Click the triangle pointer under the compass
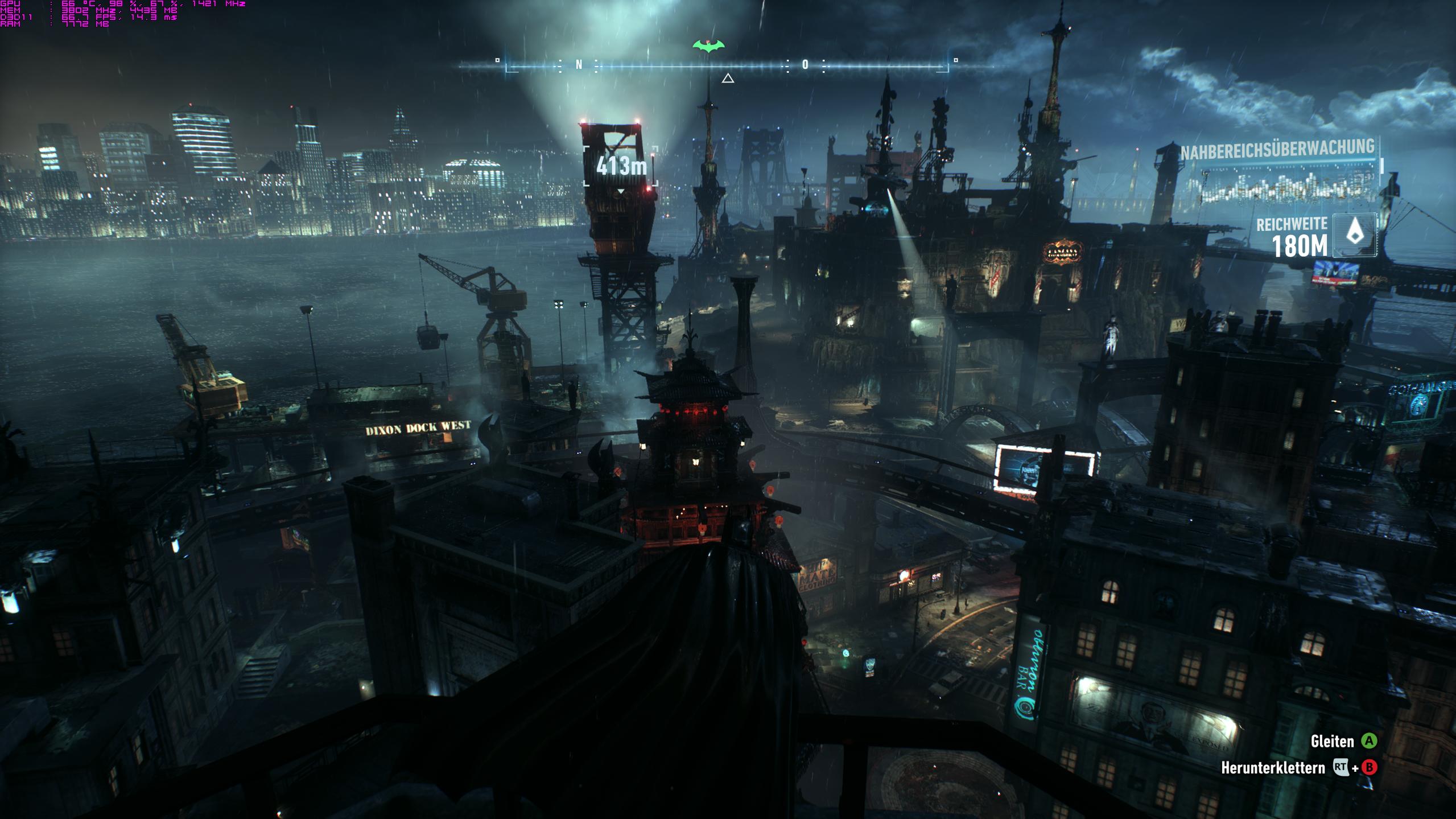 pyautogui.click(x=728, y=79)
